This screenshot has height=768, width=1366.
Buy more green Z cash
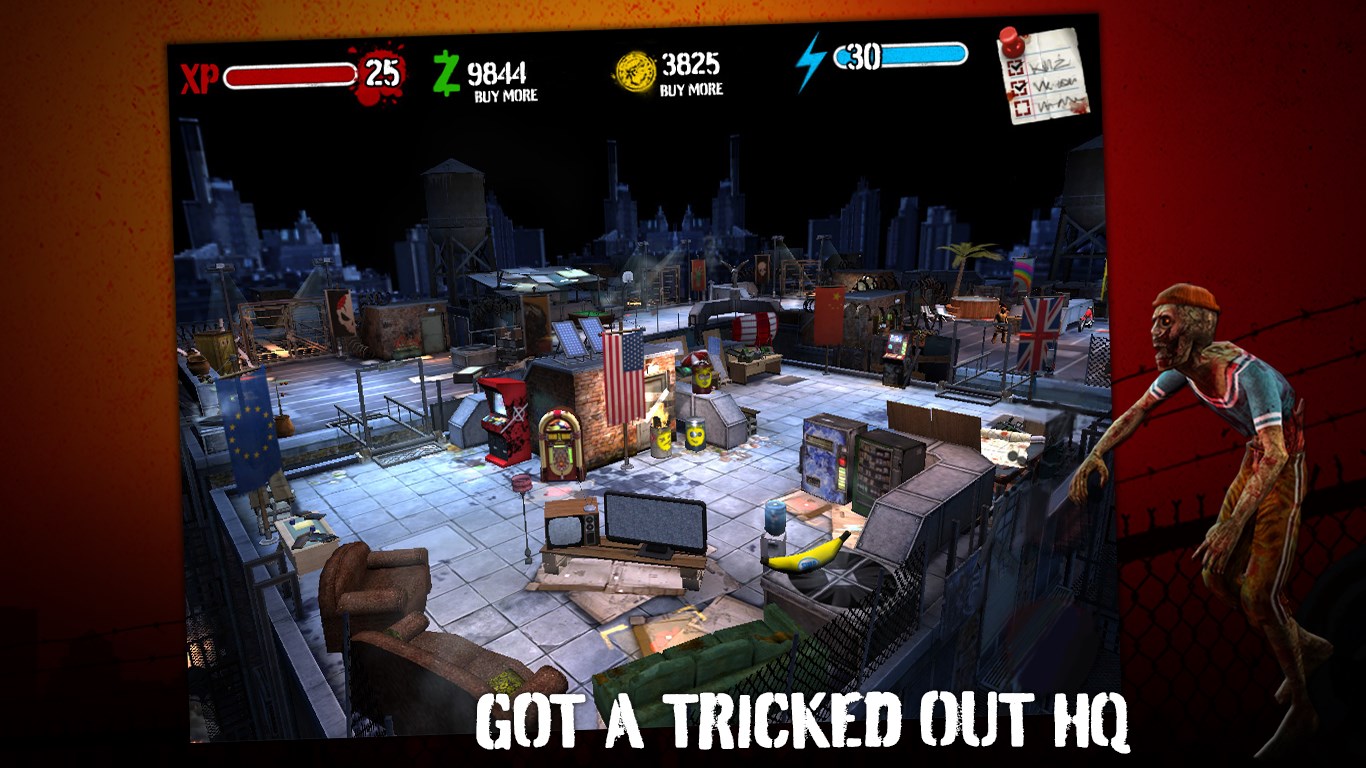pyautogui.click(x=505, y=96)
